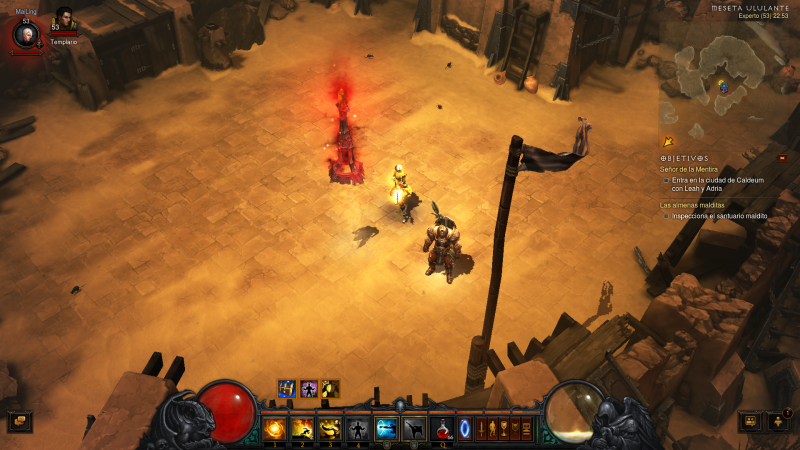Image resolution: width=800 pixels, height=450 pixels.
Task: Select the MaiLing player portrait
Action: (26, 35)
